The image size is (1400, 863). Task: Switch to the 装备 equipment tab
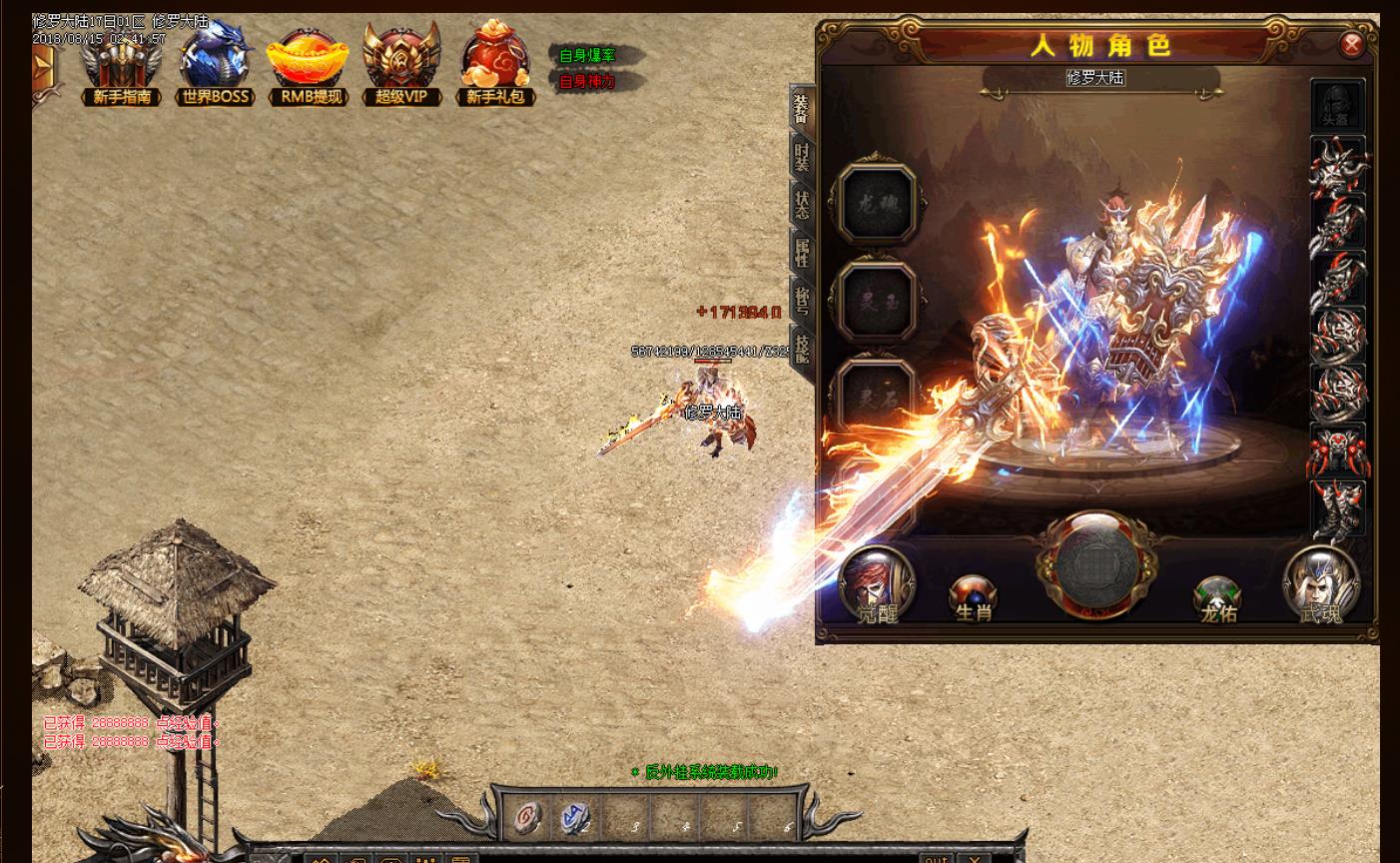click(x=801, y=110)
